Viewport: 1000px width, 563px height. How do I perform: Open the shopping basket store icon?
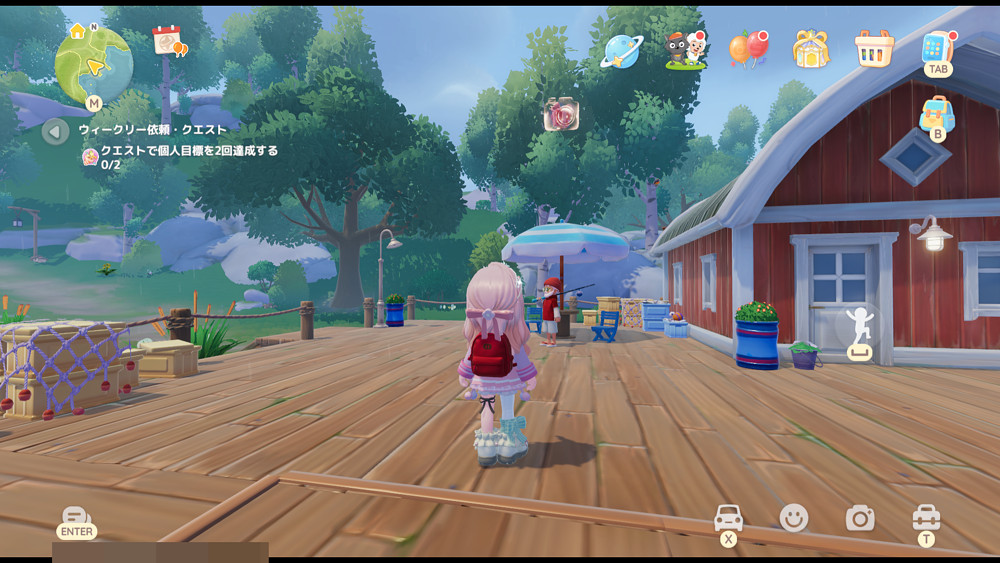pyautogui.click(x=873, y=48)
